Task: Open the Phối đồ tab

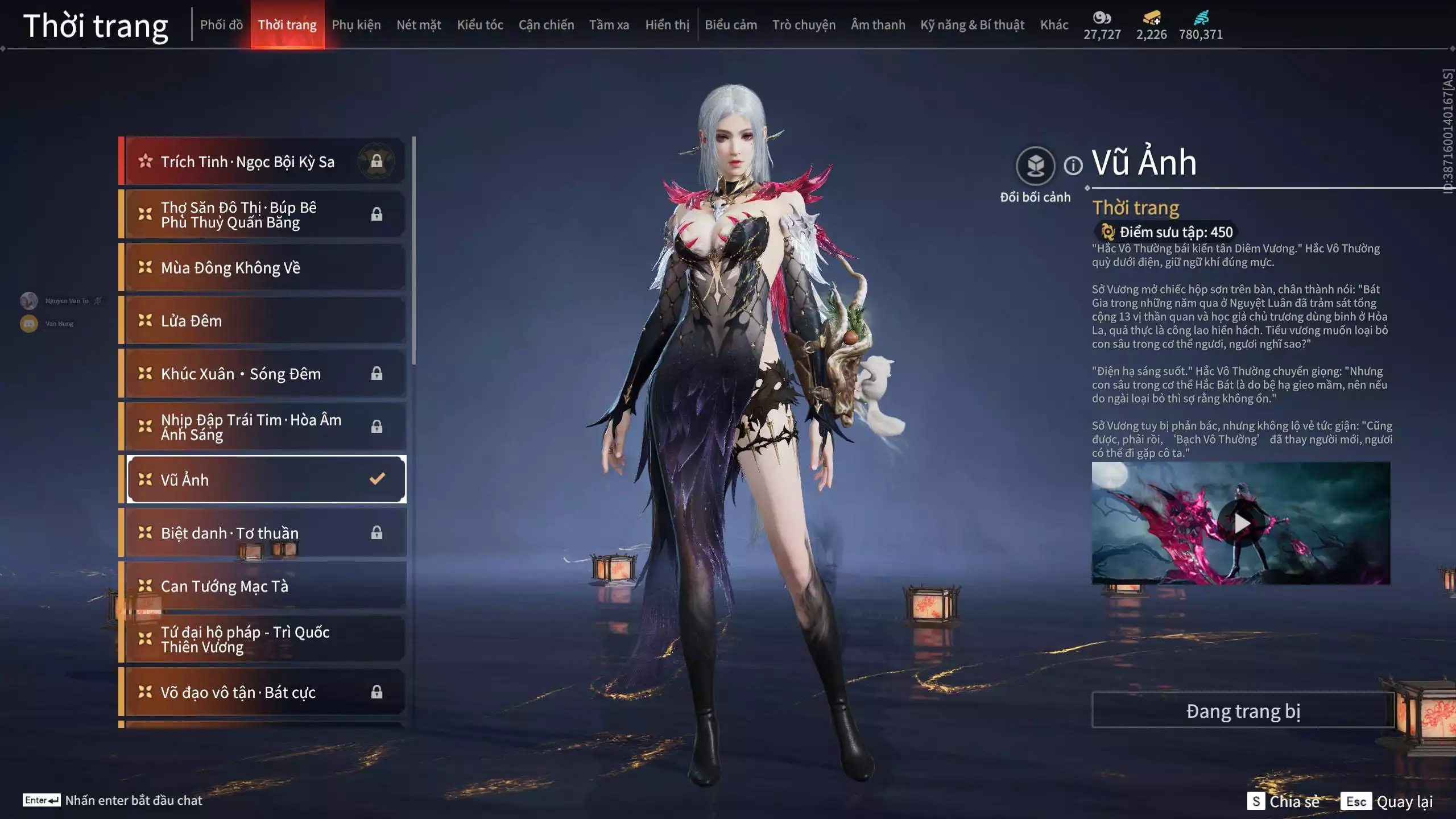Action: 222,24
